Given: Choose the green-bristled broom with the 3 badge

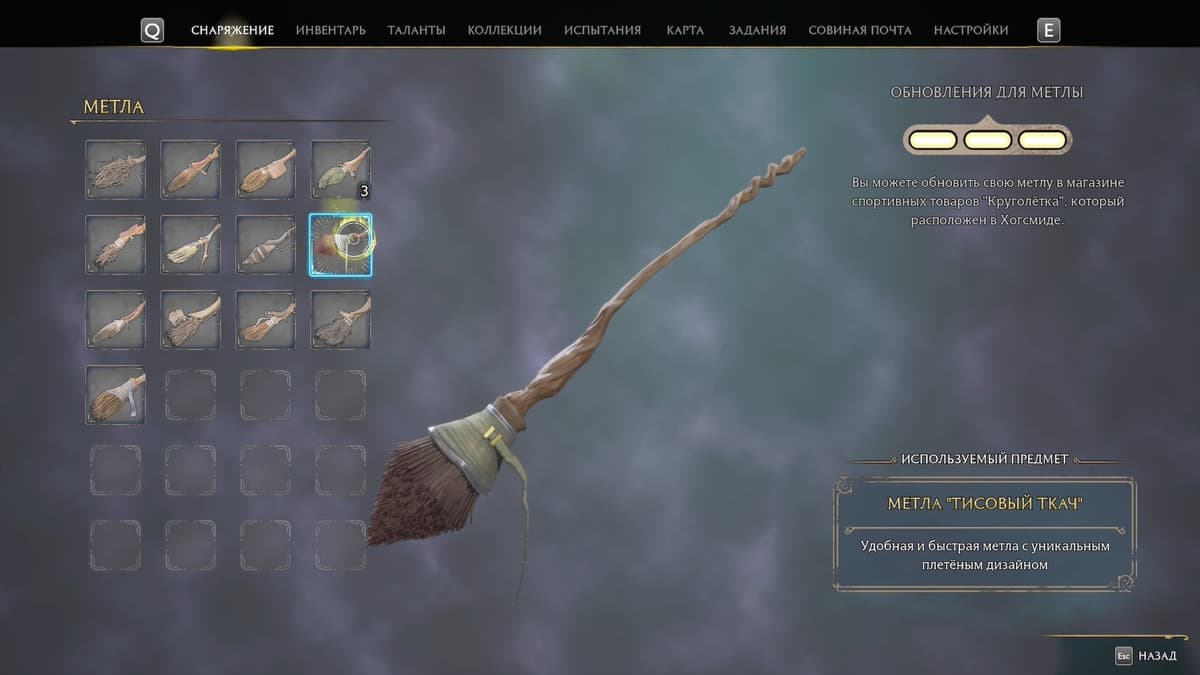Looking at the screenshot, I should [x=340, y=169].
